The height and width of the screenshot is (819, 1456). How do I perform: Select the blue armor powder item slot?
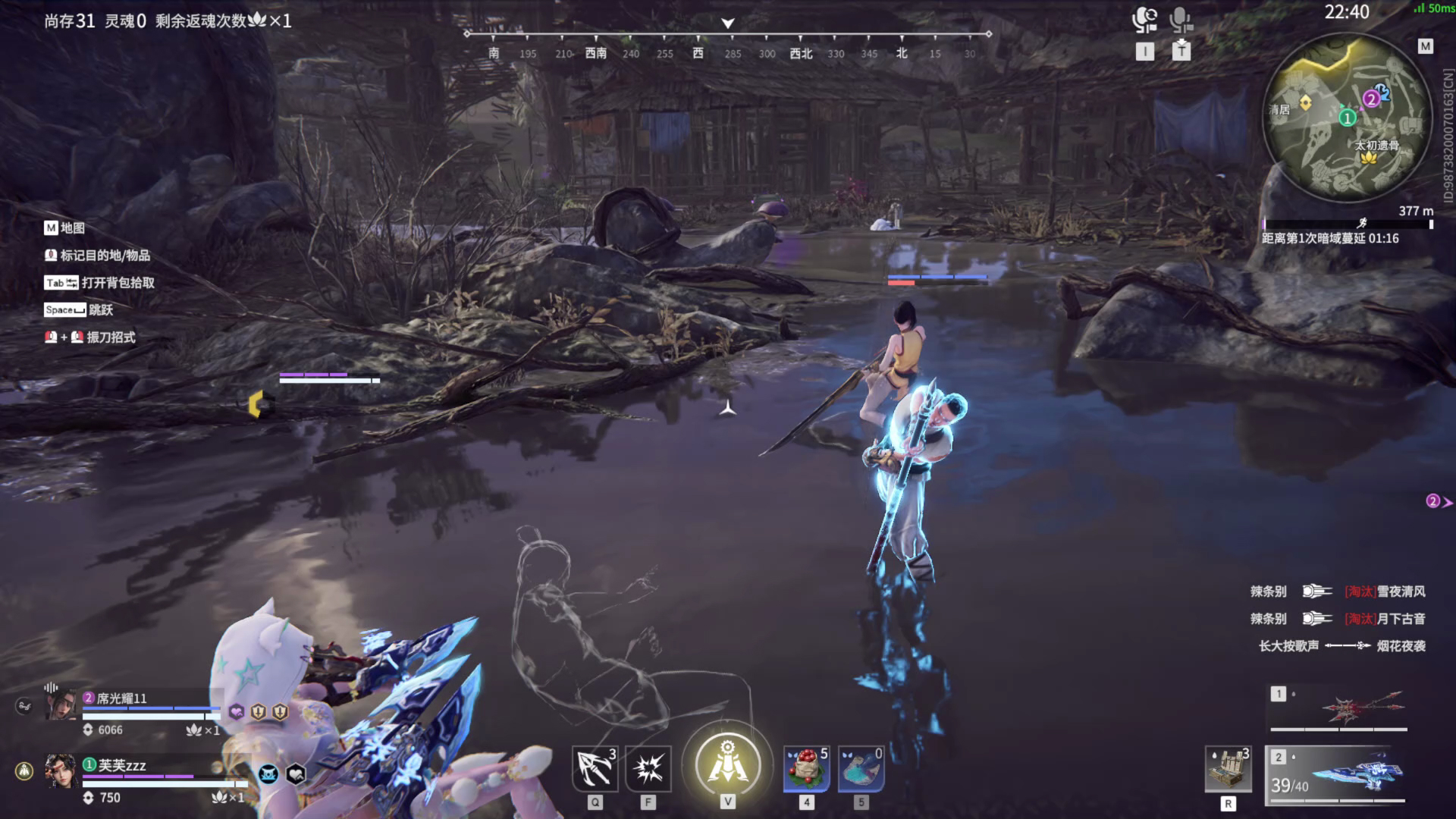(861, 768)
